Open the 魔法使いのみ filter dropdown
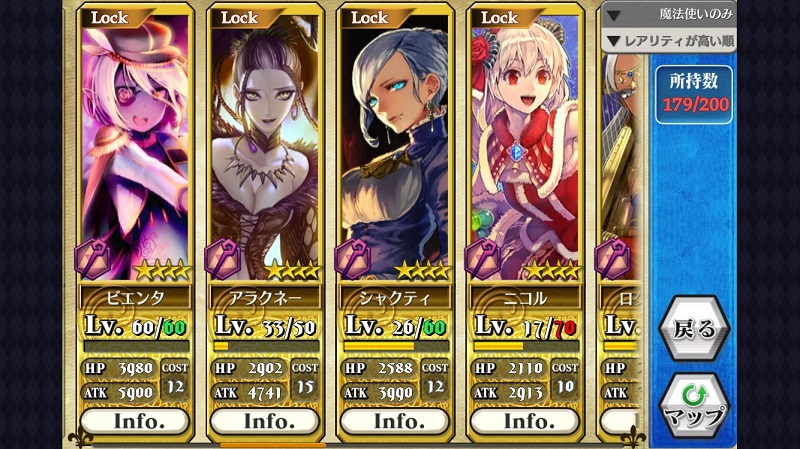Image resolution: width=800 pixels, height=449 pixels. [x=669, y=15]
